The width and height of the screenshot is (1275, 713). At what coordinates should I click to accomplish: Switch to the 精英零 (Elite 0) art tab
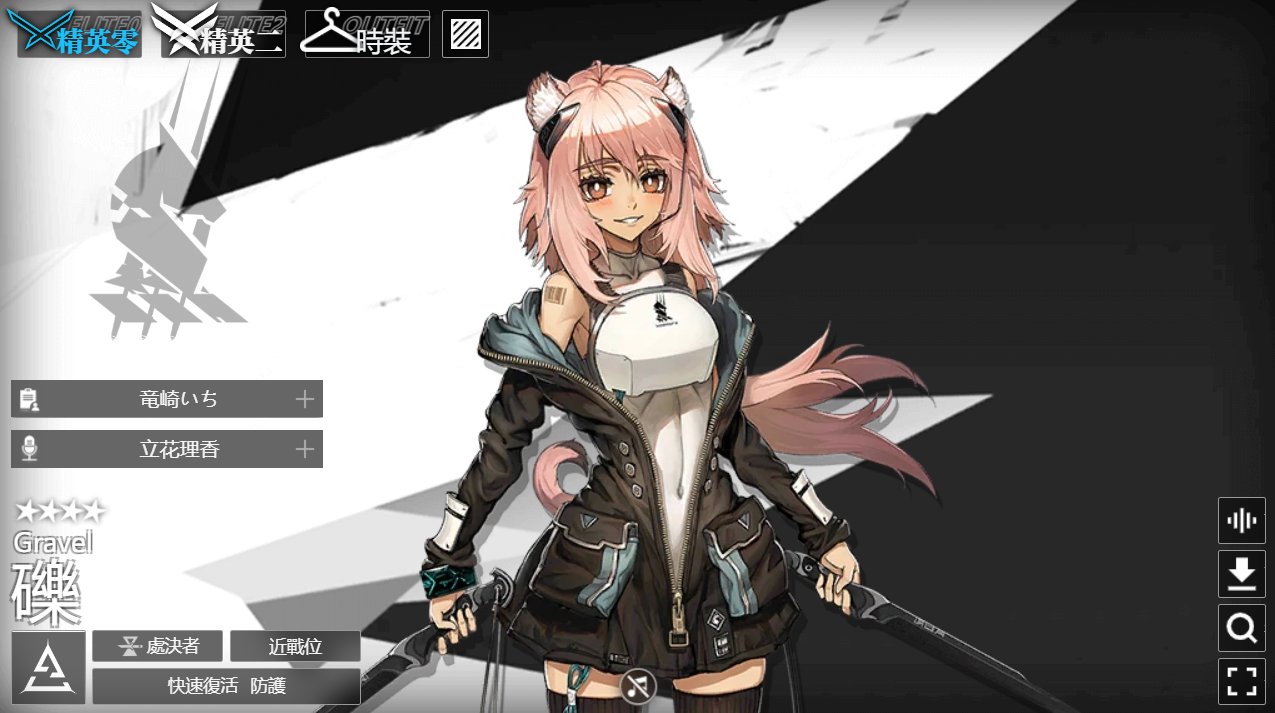(x=74, y=35)
